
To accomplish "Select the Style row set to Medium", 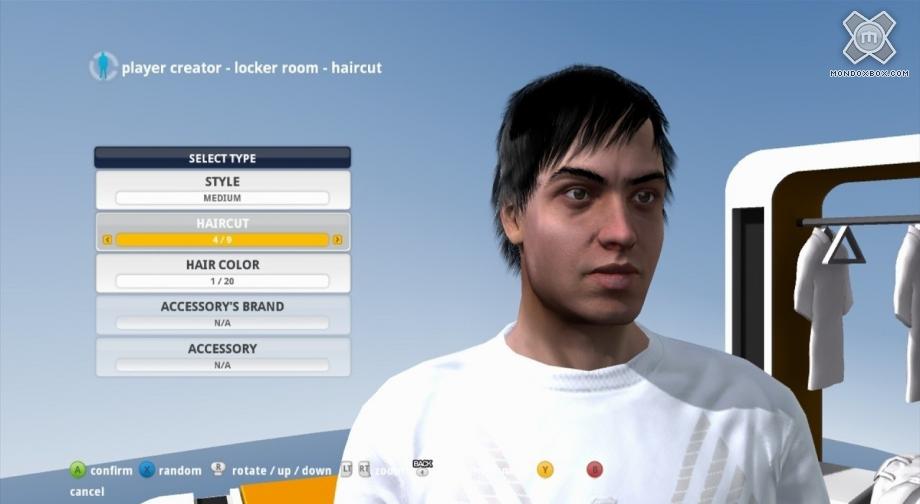I will (x=222, y=189).
